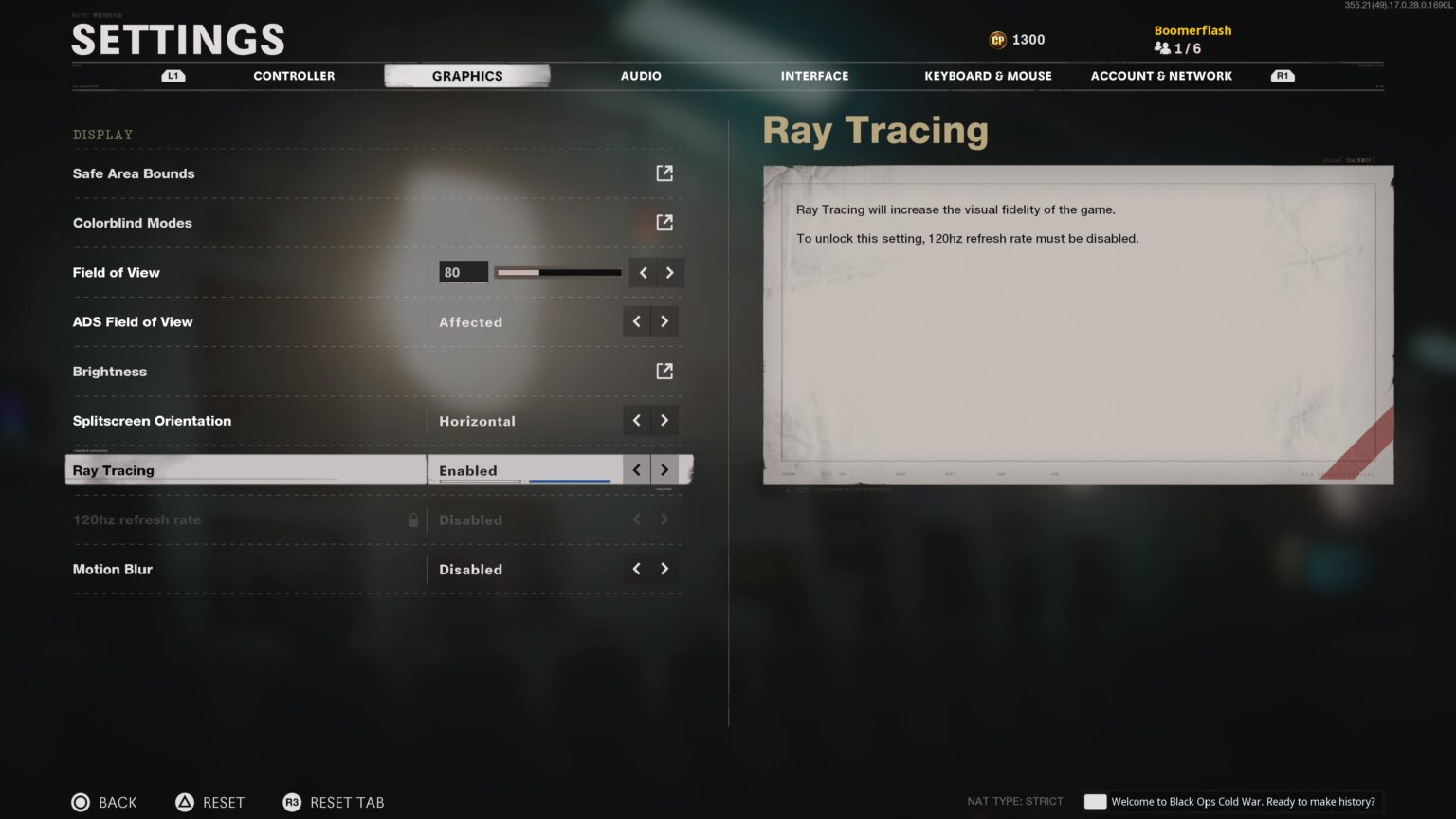Adjust the Field of View slider
1456x819 pixels.
[557, 272]
